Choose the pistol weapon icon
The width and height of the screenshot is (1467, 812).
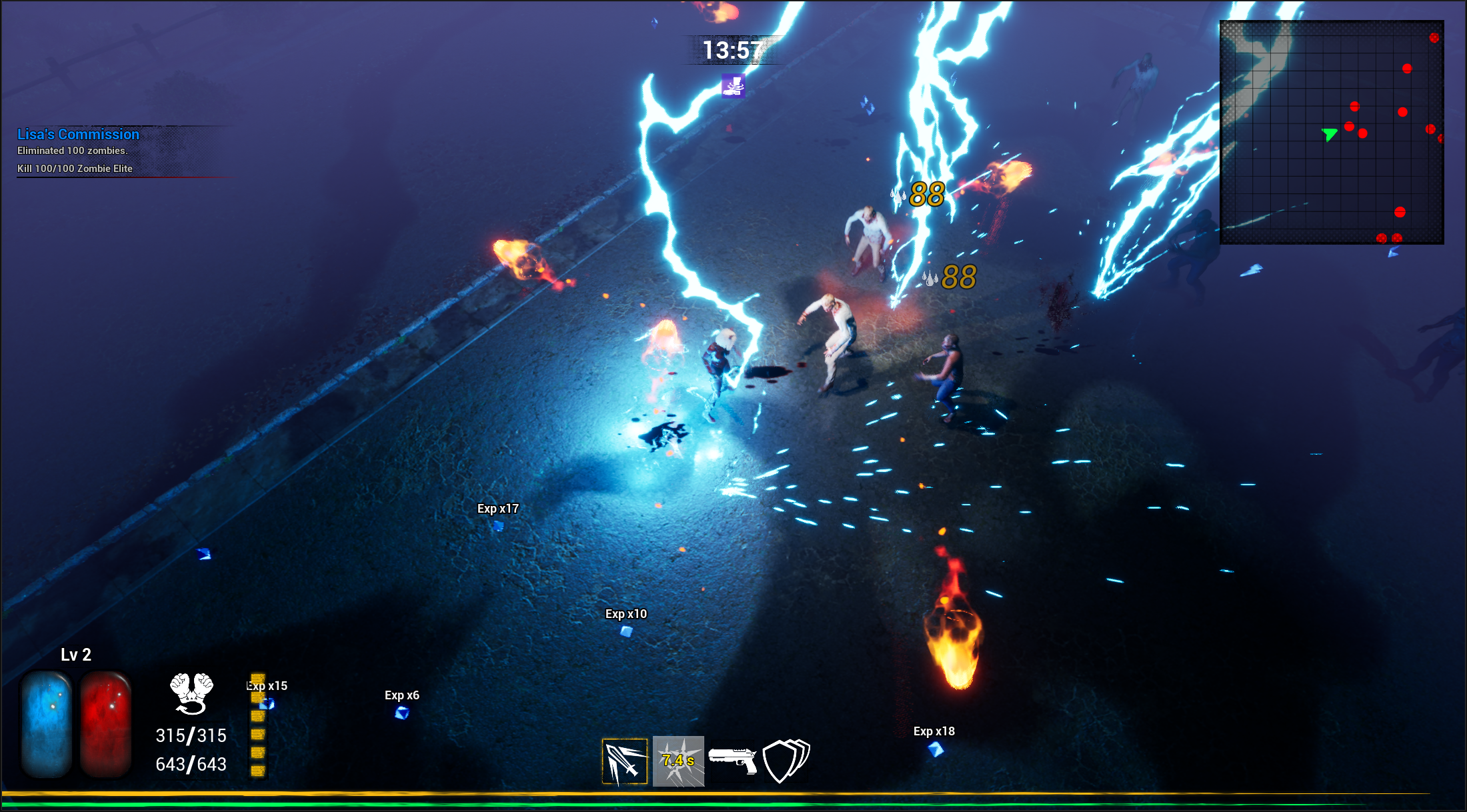point(733,760)
